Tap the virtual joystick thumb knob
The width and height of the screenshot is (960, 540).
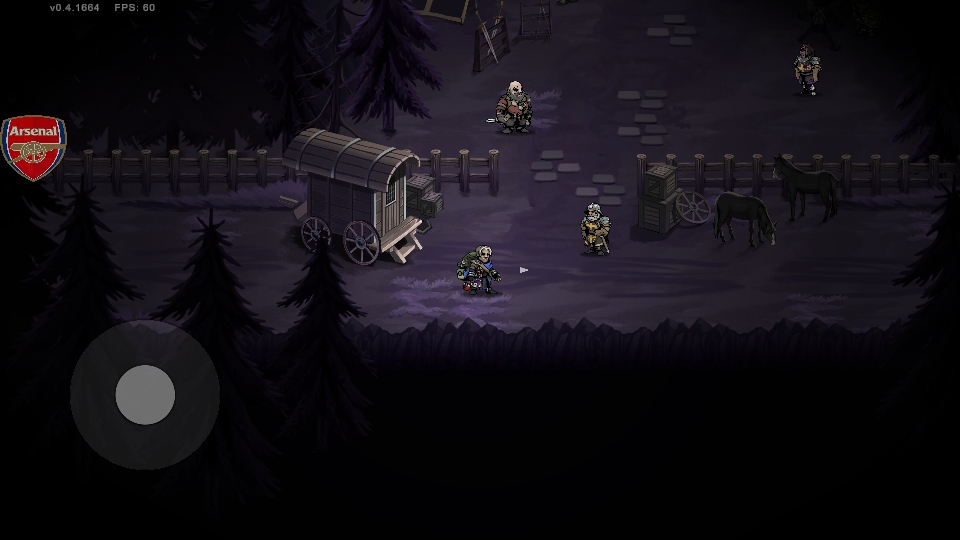145,394
